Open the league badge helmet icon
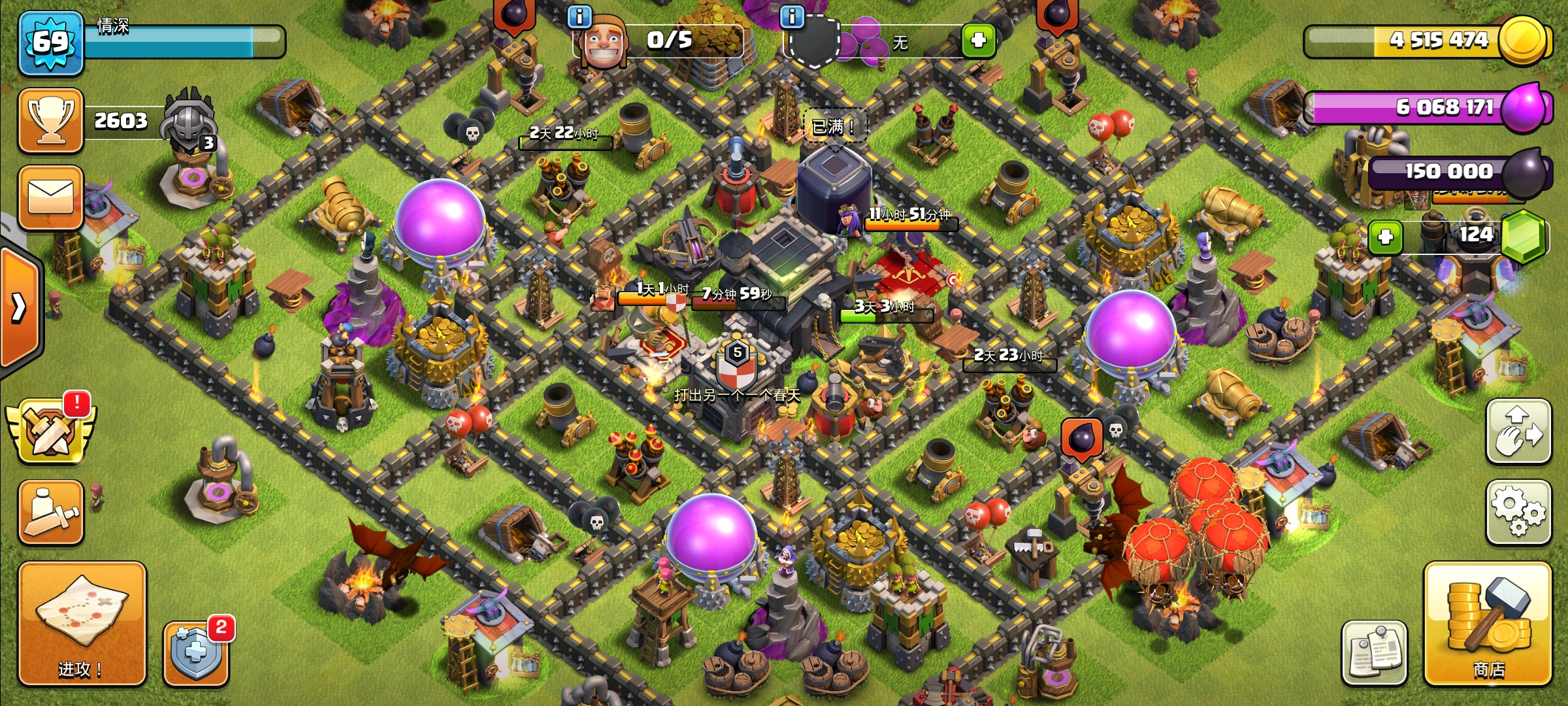 coord(190,121)
